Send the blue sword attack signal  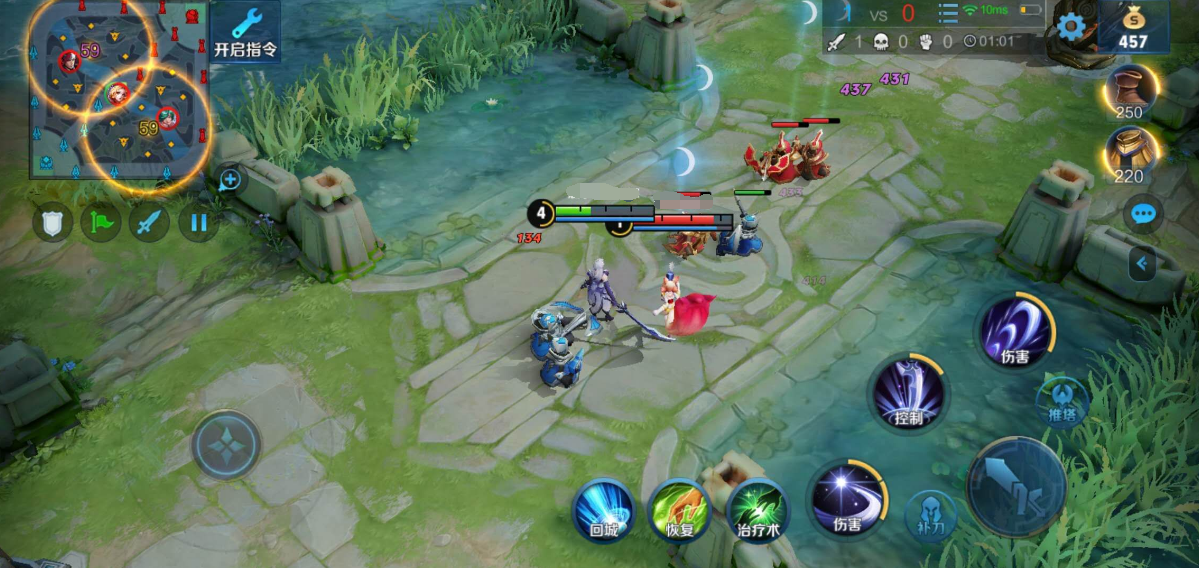coord(150,222)
